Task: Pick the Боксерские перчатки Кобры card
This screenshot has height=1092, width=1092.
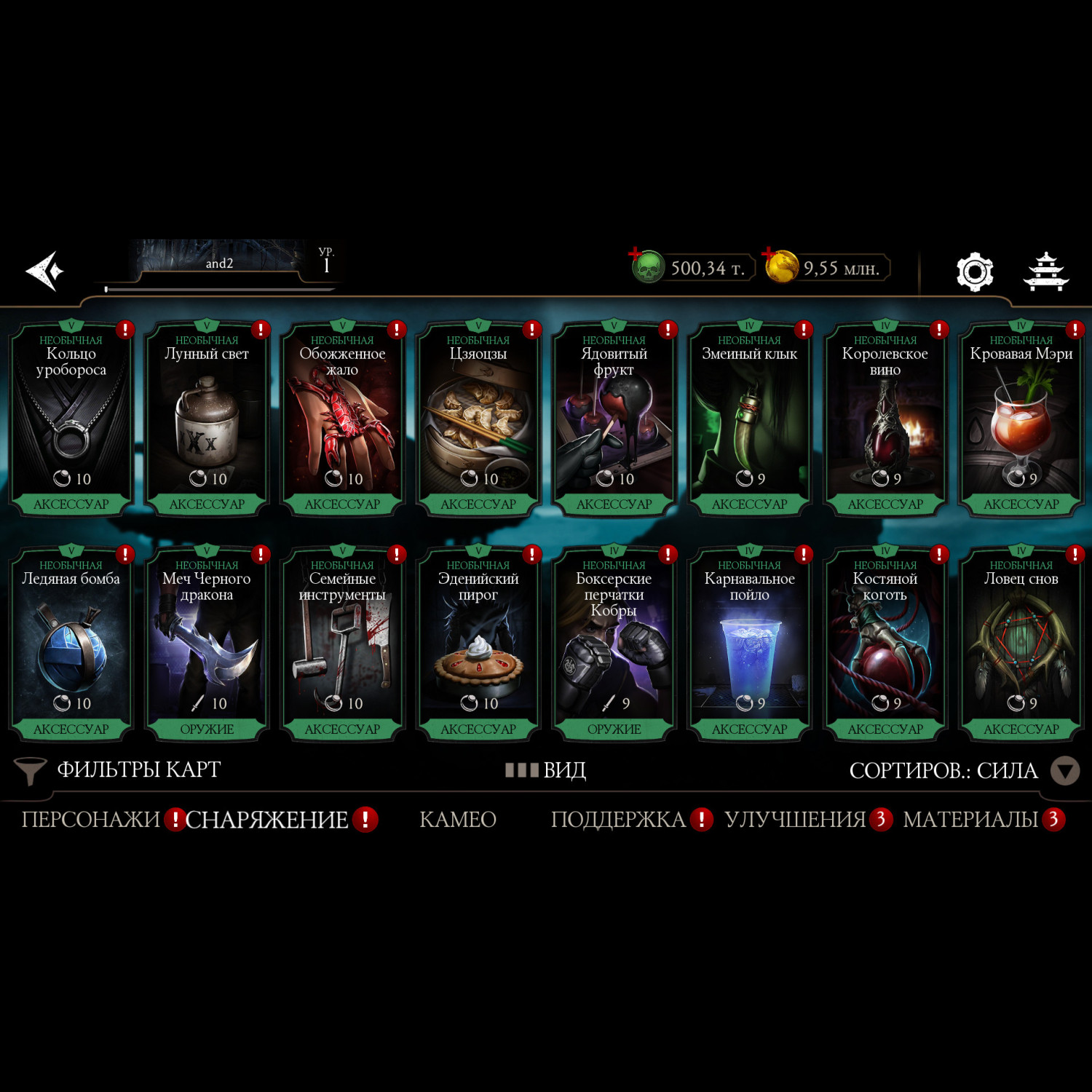Action: (614, 645)
